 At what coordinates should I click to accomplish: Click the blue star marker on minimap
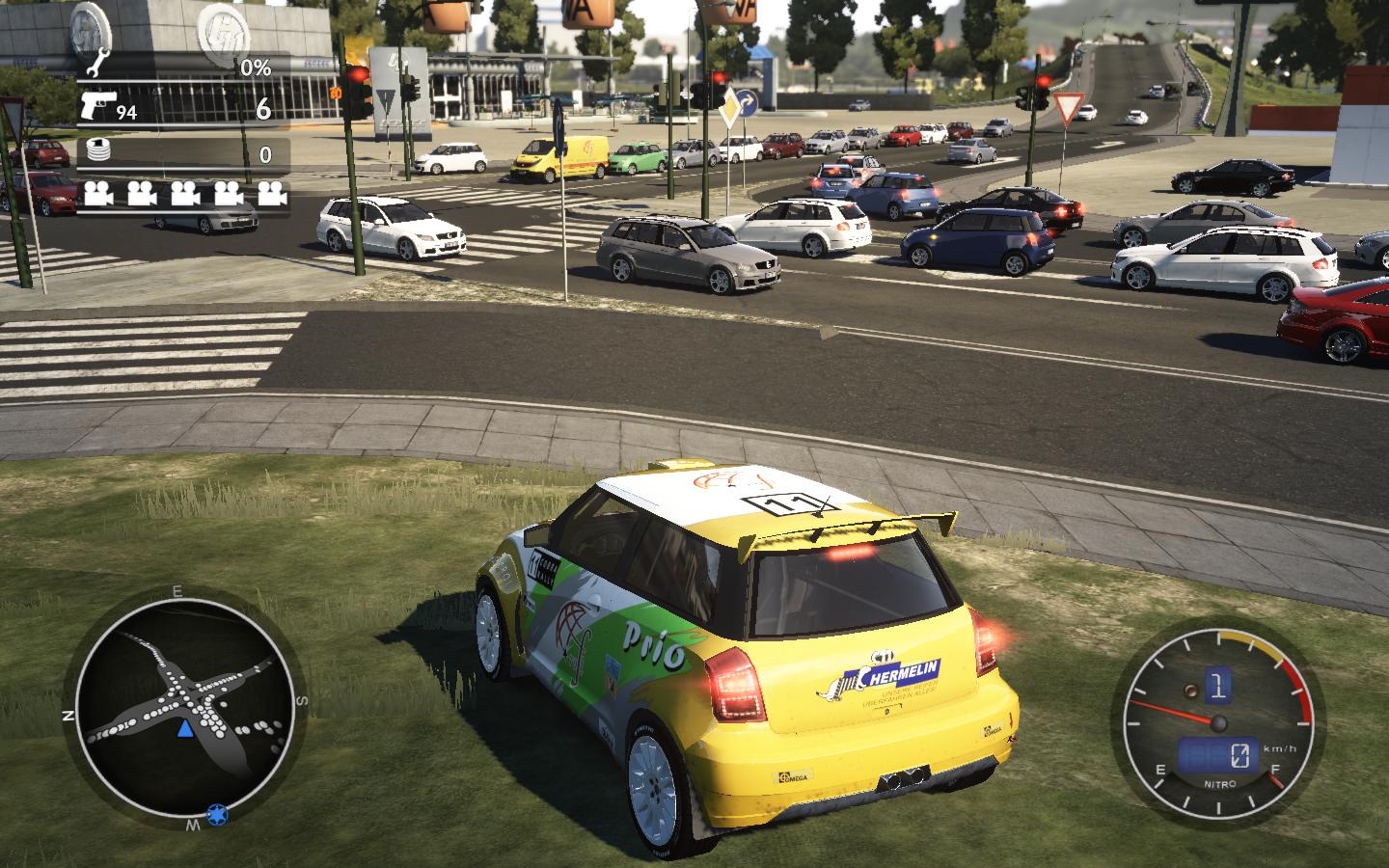(217, 816)
